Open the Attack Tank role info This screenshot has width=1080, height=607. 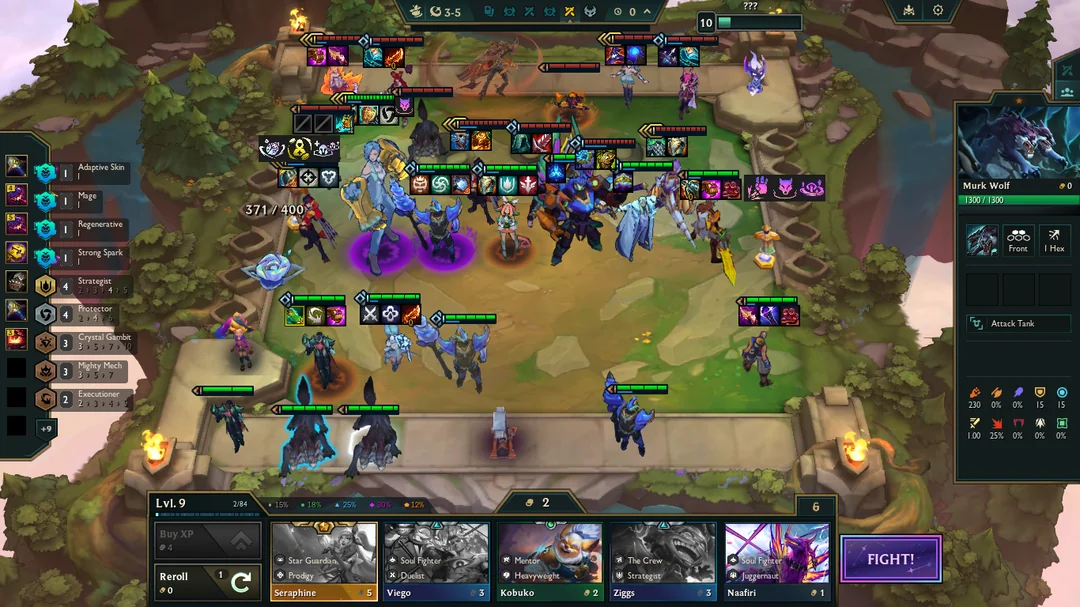tap(1018, 324)
